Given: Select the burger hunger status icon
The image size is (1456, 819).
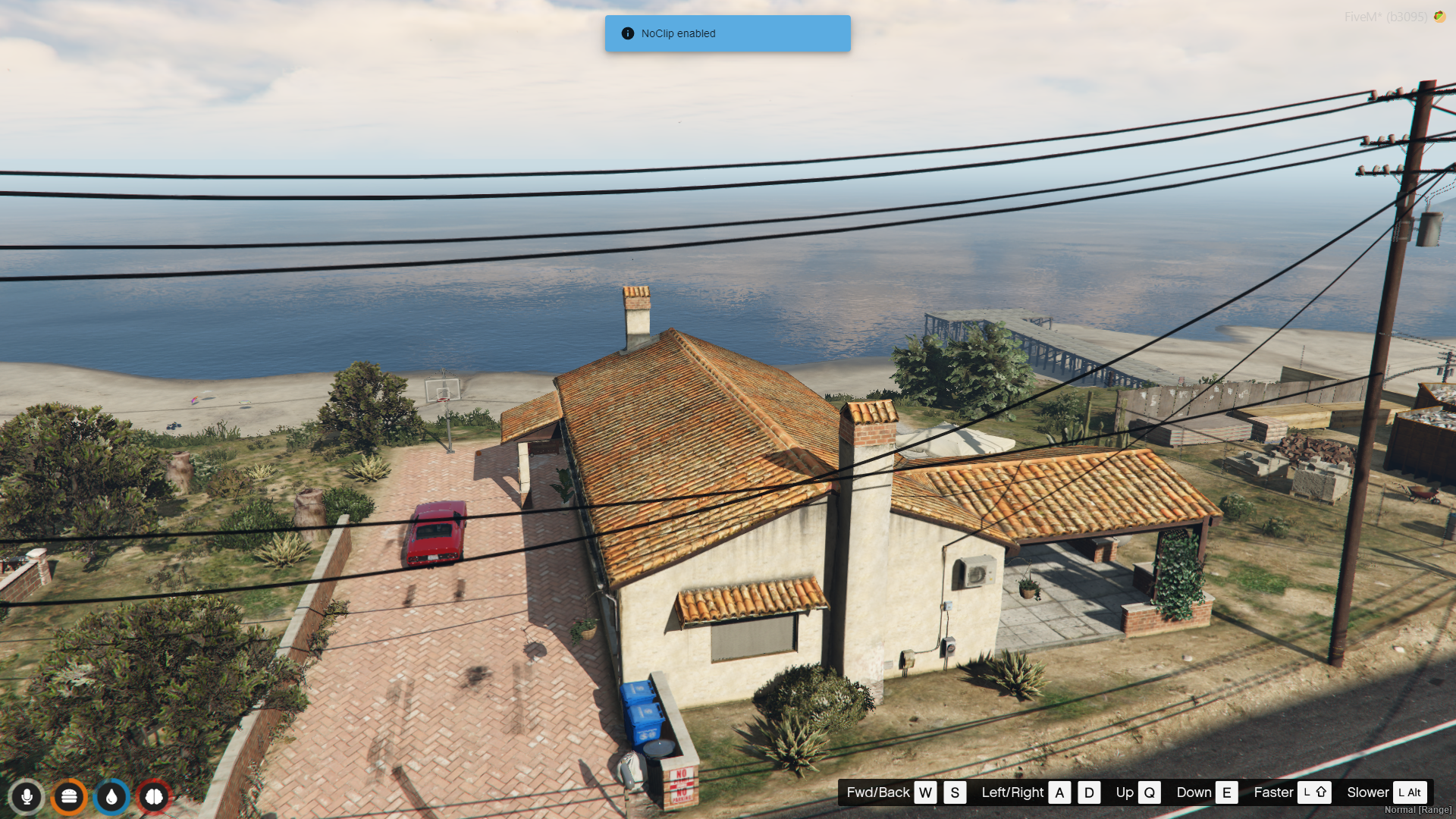Looking at the screenshot, I should tap(69, 796).
